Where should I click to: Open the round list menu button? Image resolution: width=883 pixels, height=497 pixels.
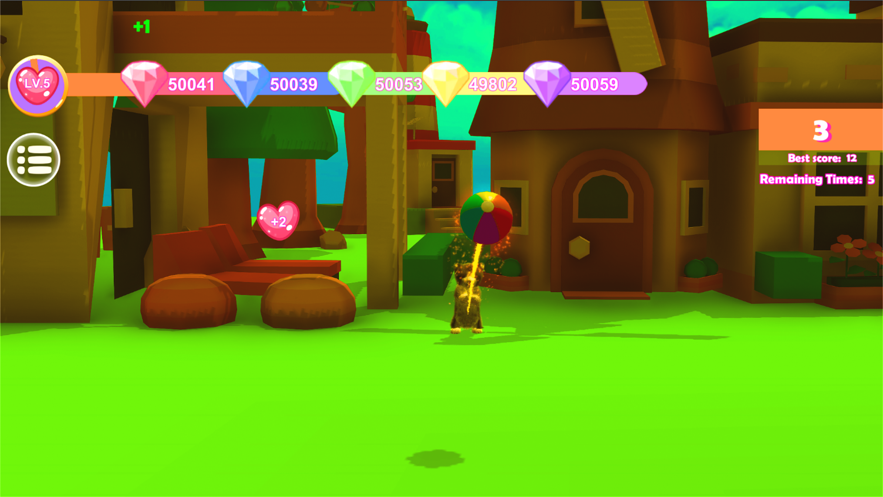(34, 159)
